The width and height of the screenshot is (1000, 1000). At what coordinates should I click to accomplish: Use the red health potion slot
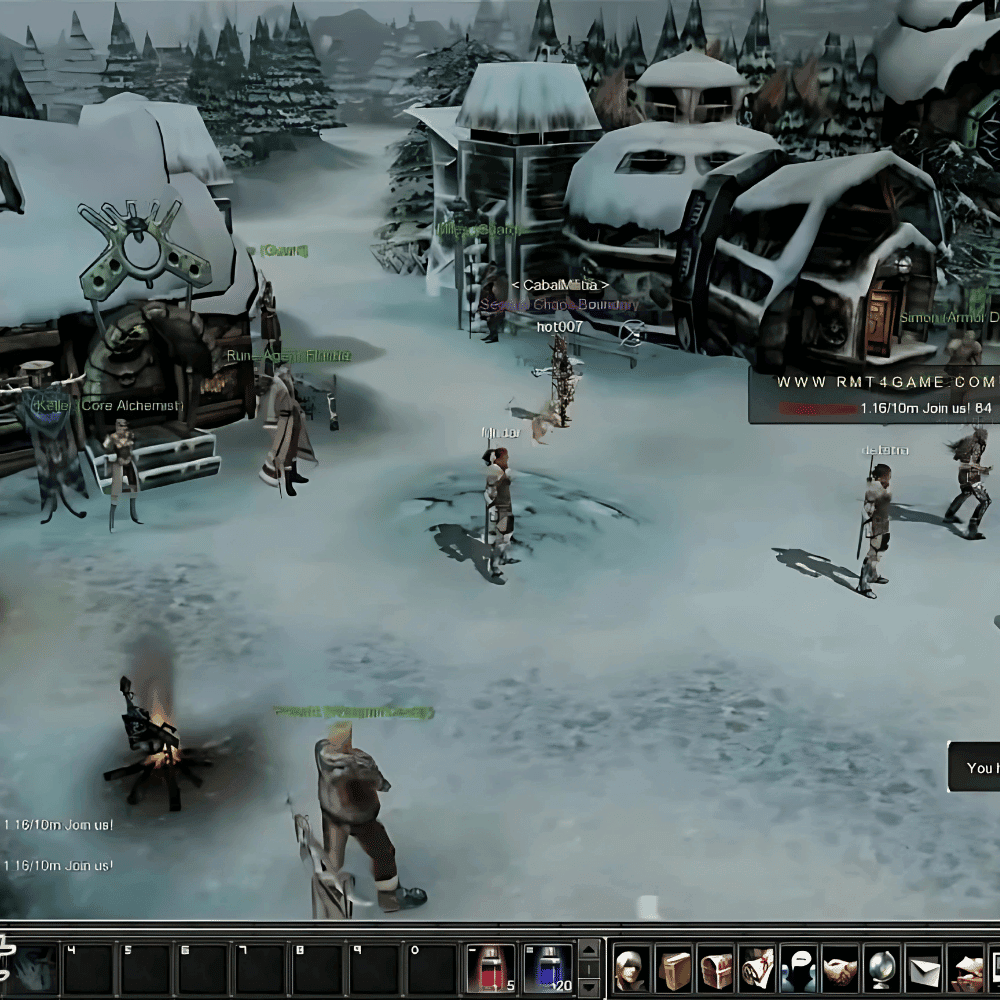point(491,968)
